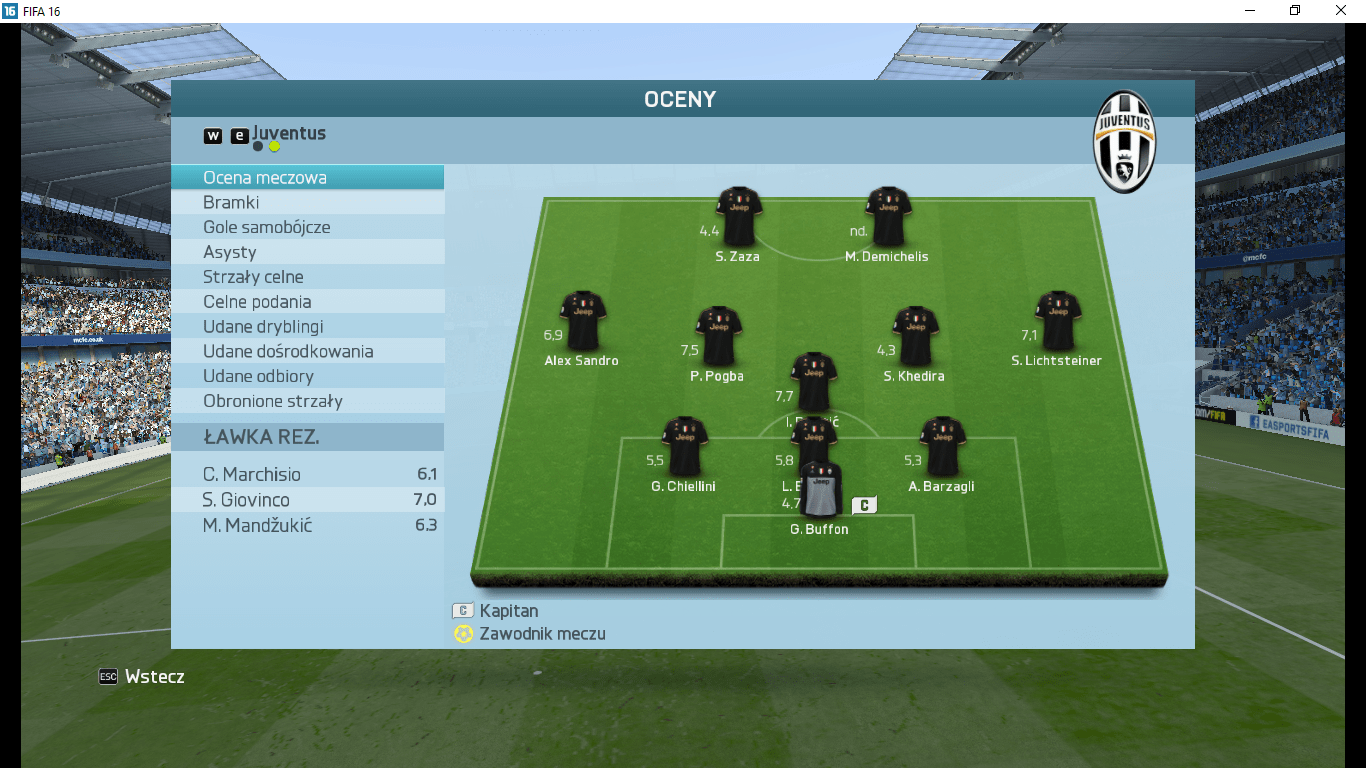Select Udane dośrodkowania entry
The image size is (1366, 768).
tap(307, 352)
